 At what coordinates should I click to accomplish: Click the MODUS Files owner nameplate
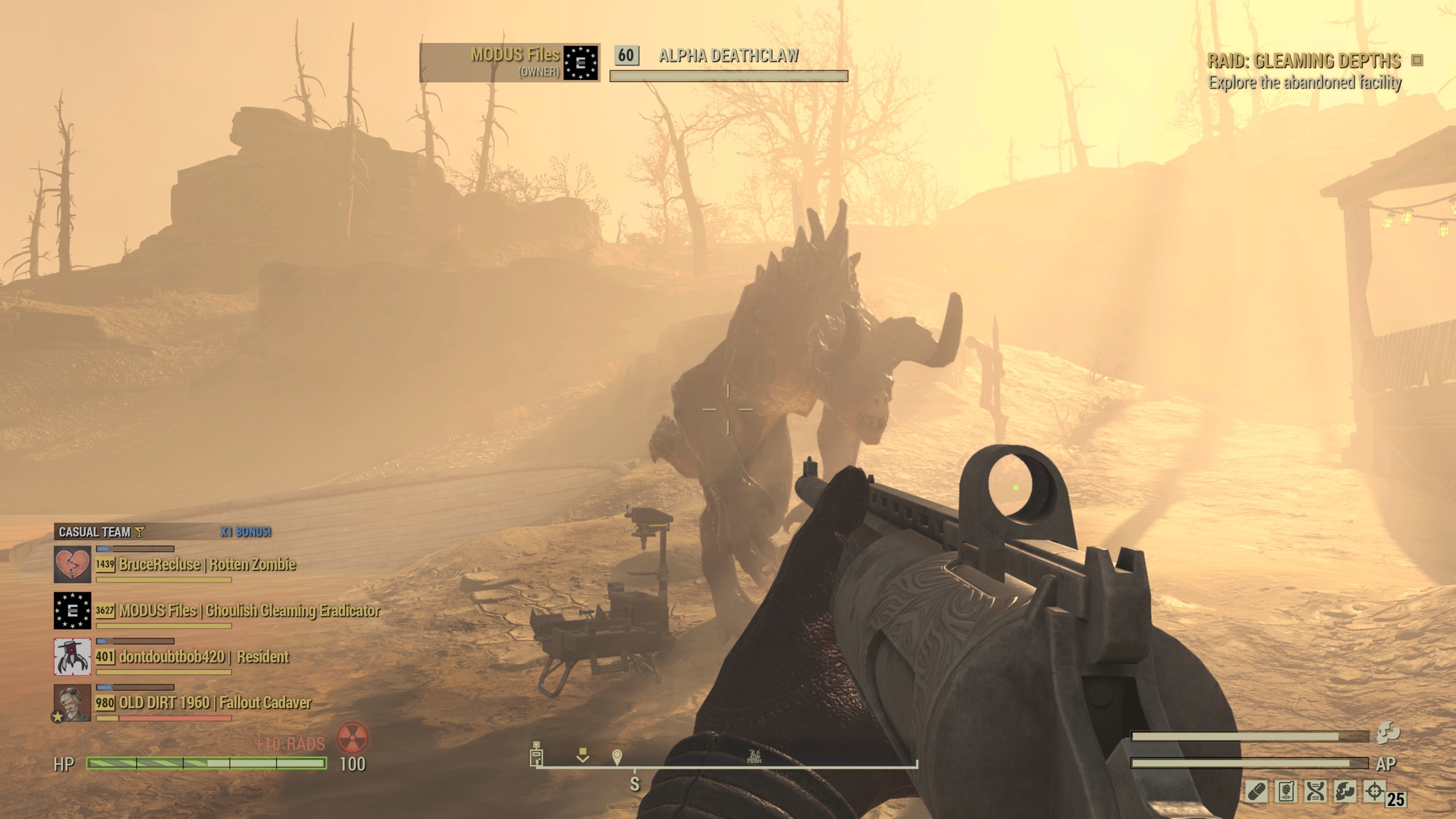[x=510, y=63]
